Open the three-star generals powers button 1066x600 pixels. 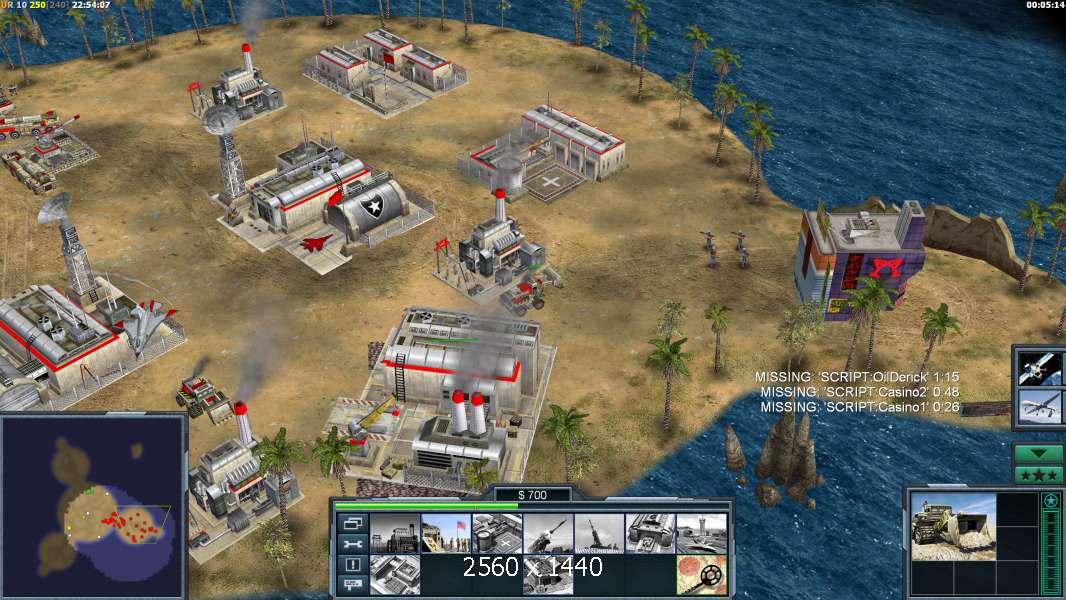[1039, 474]
